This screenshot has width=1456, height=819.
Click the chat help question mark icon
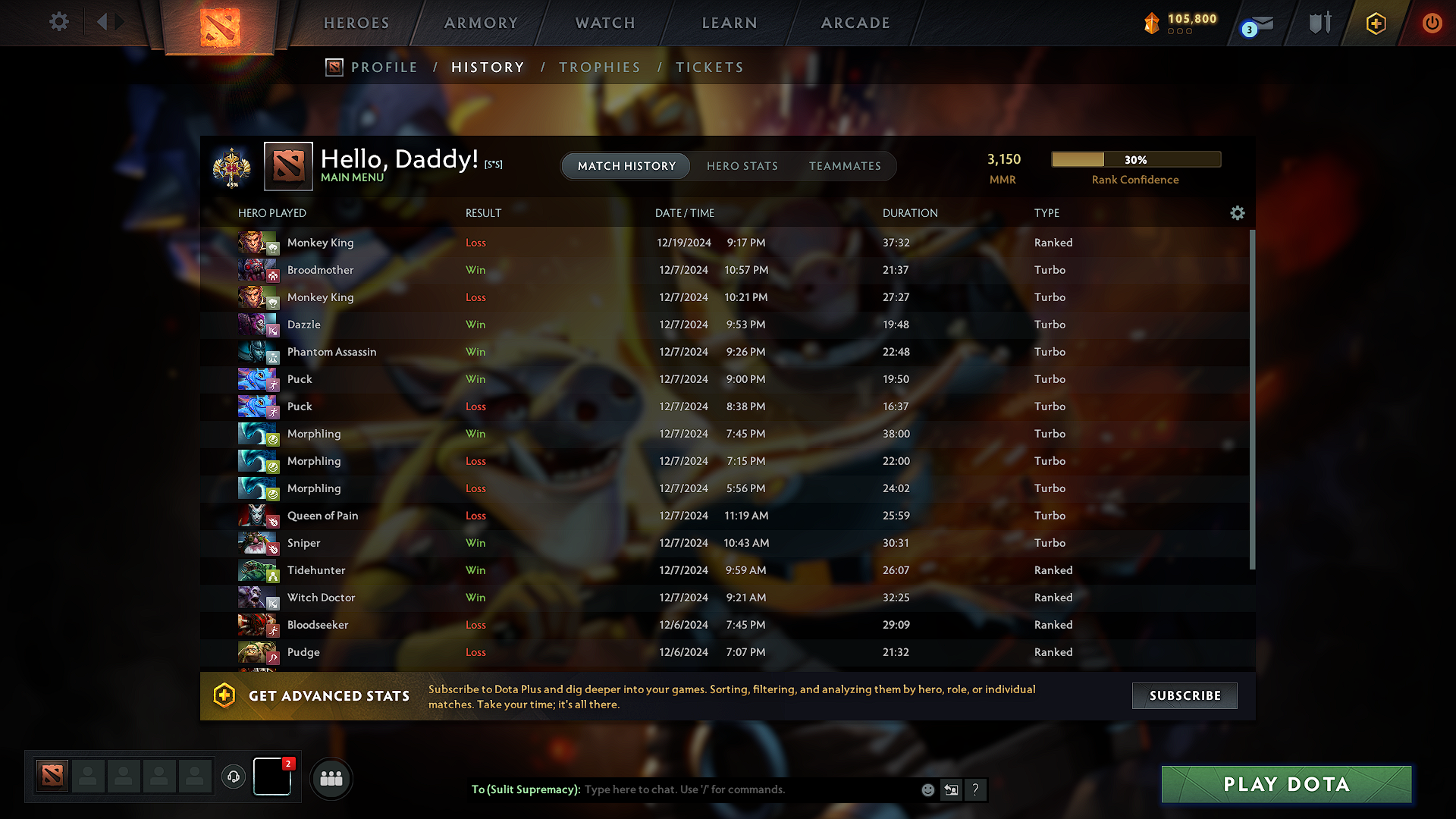point(976,789)
